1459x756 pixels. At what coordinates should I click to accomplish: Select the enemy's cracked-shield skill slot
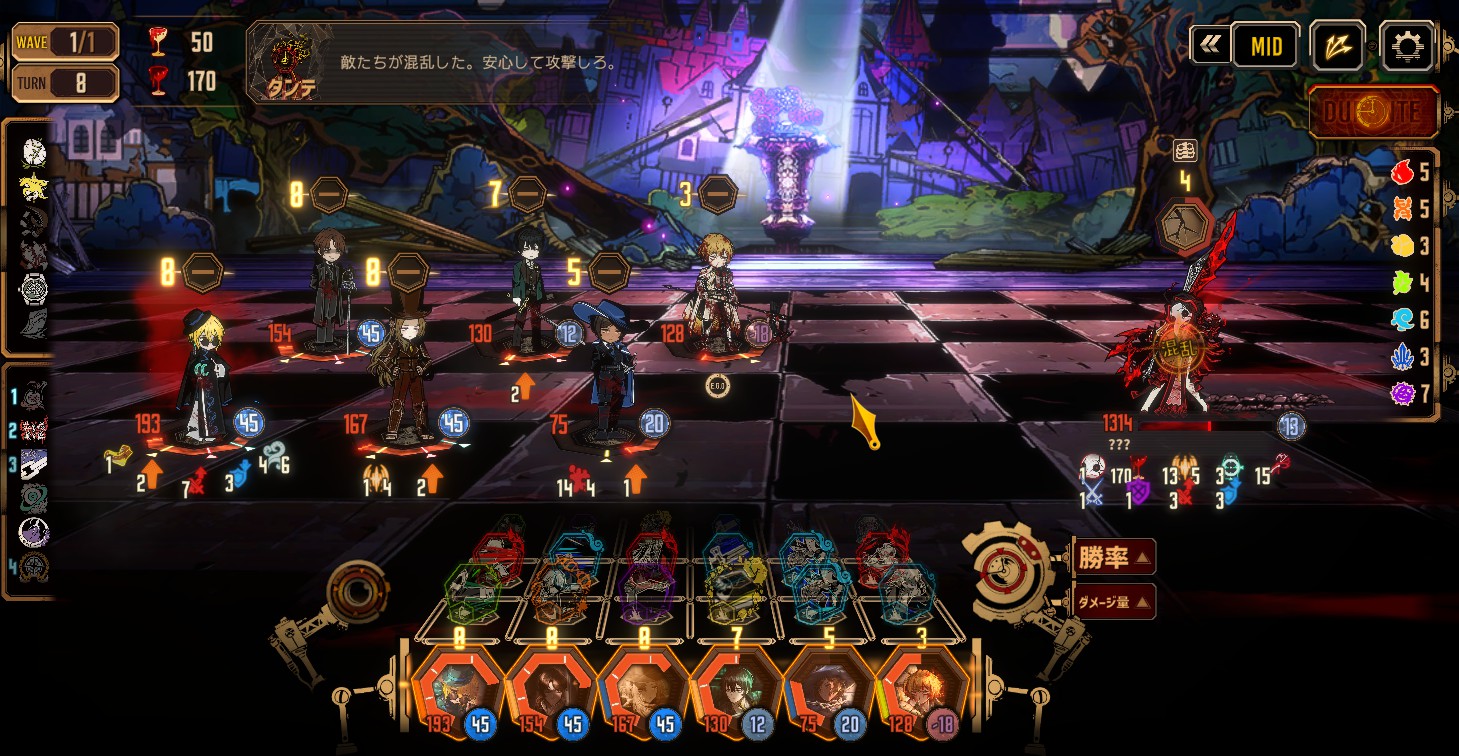click(x=1184, y=227)
